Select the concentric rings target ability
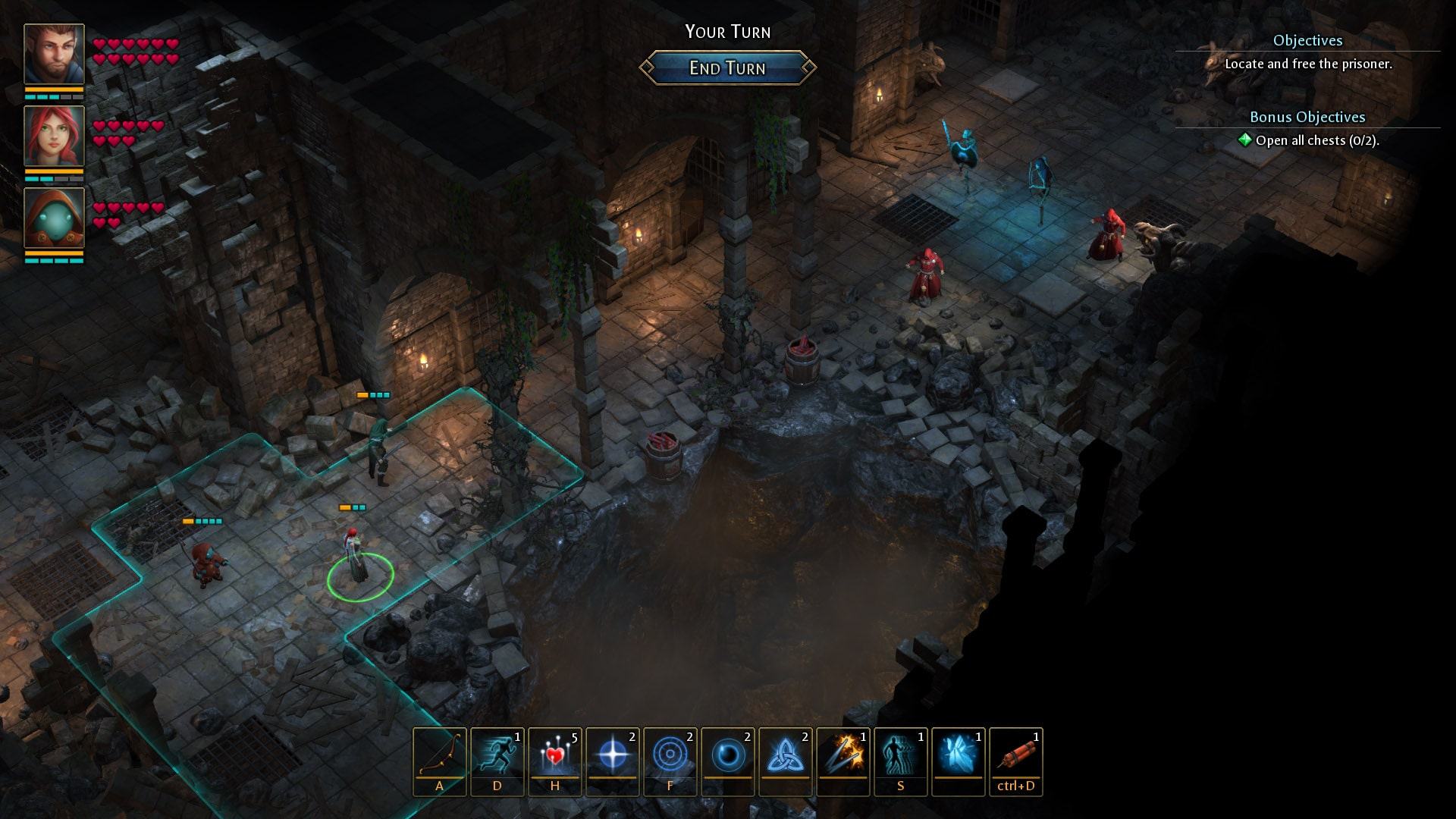This screenshot has width=1456, height=819. pos(670,754)
